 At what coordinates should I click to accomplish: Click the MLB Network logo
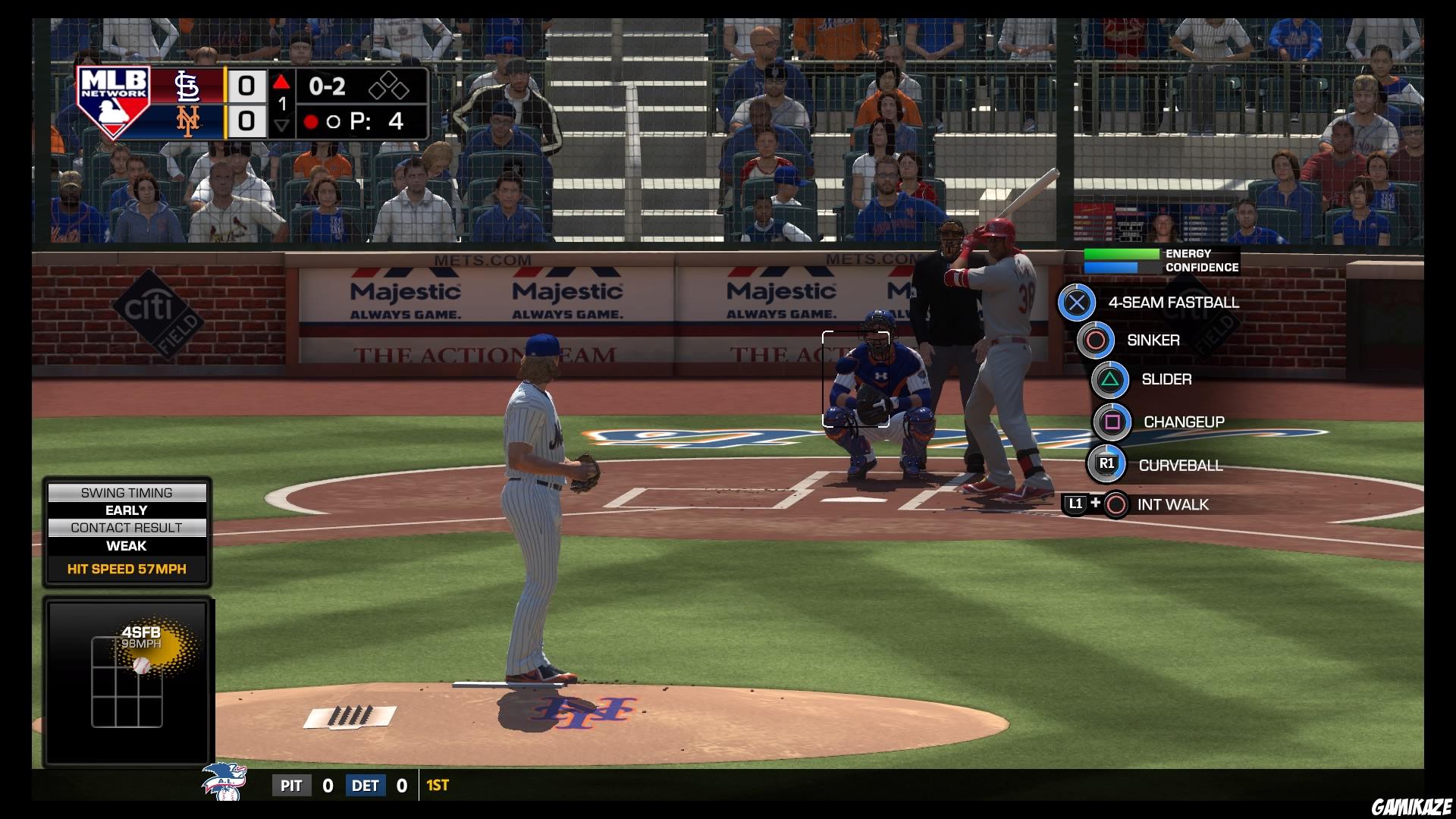(x=114, y=104)
